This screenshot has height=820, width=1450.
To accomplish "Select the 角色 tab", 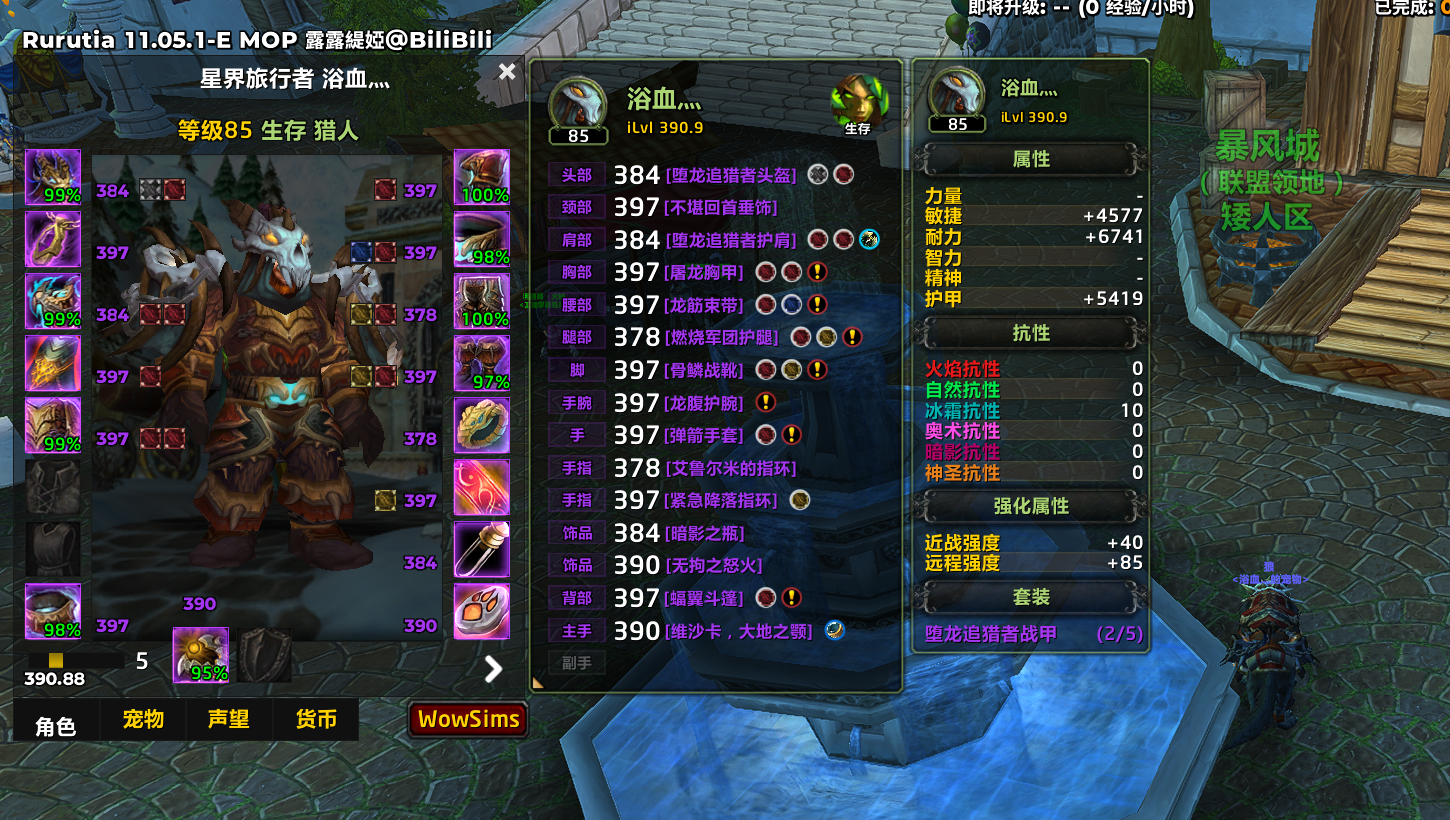I will (56, 724).
